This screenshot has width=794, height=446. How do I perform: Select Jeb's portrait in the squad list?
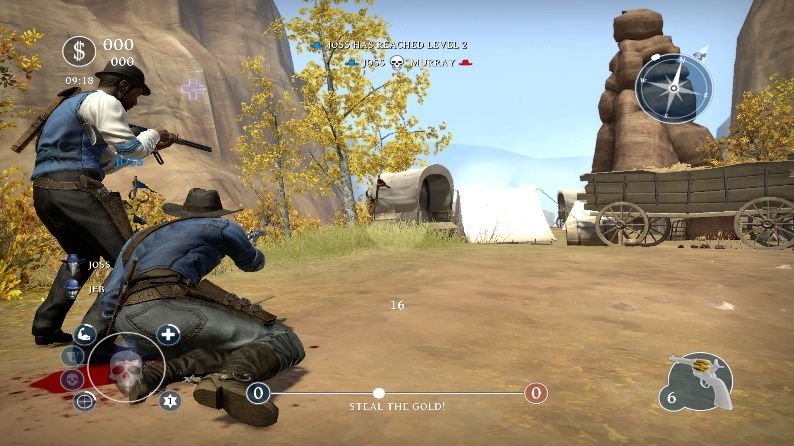click(x=73, y=288)
